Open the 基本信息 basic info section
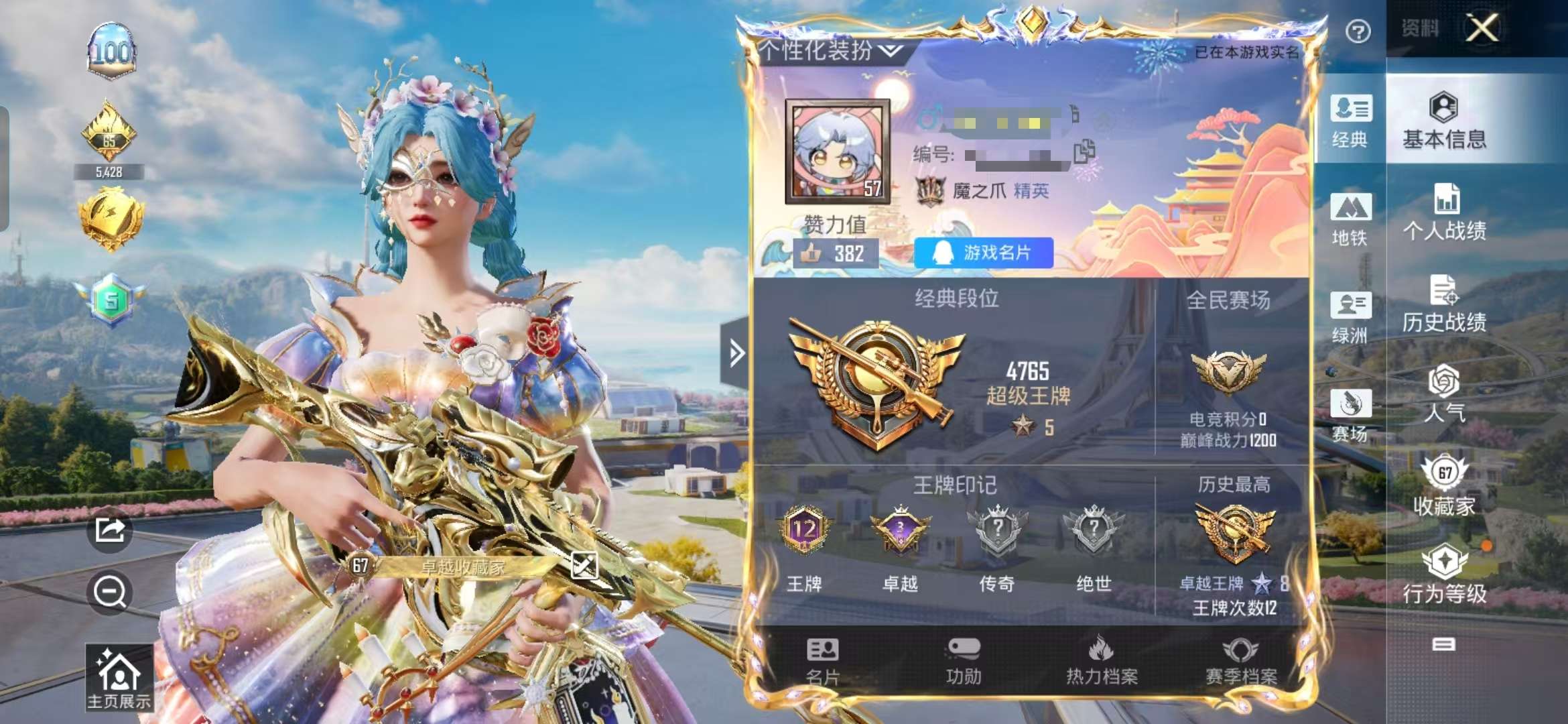1568x724 pixels. click(x=1444, y=121)
